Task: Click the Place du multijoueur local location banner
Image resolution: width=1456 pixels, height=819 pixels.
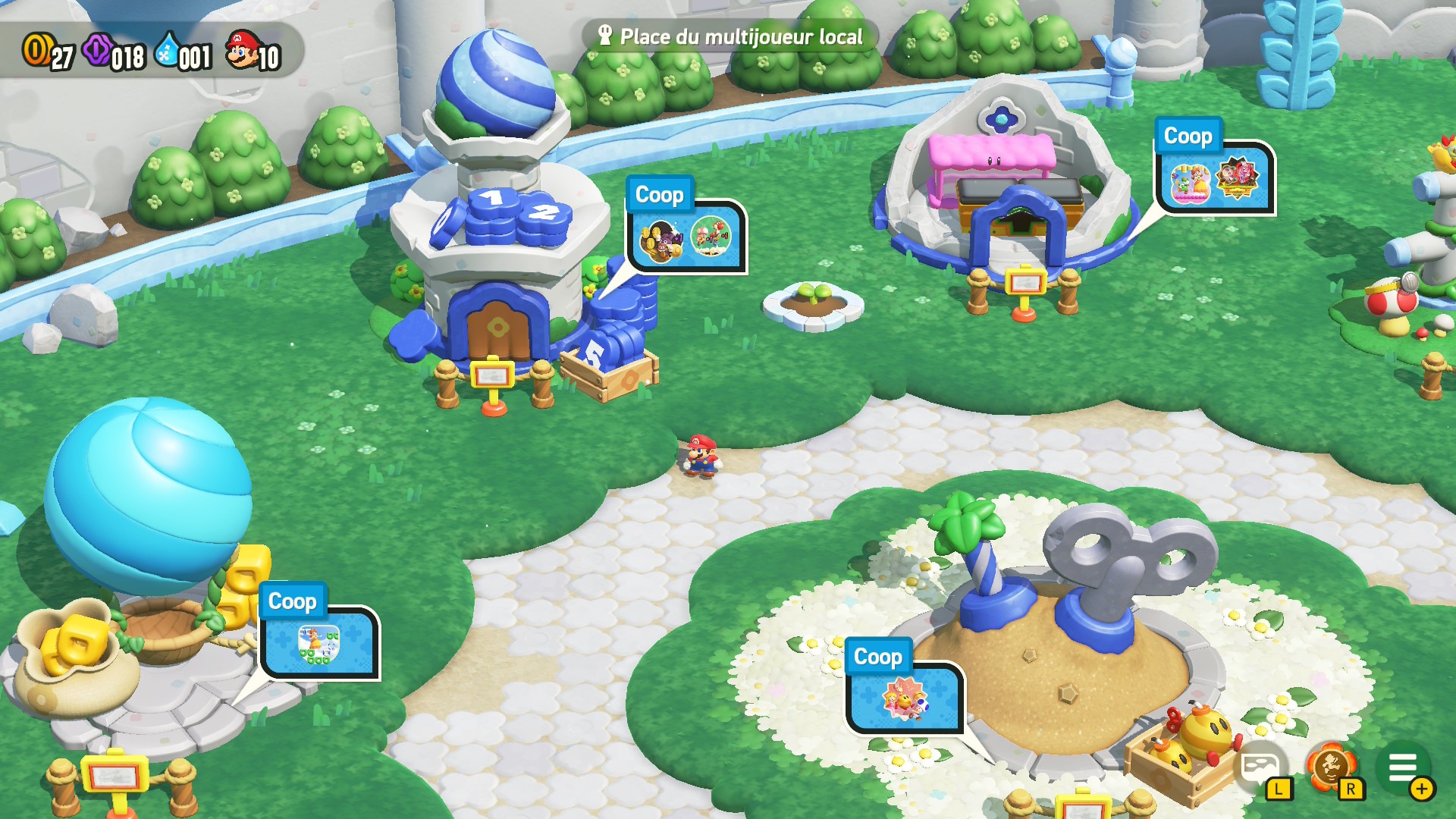Action: 730,36
